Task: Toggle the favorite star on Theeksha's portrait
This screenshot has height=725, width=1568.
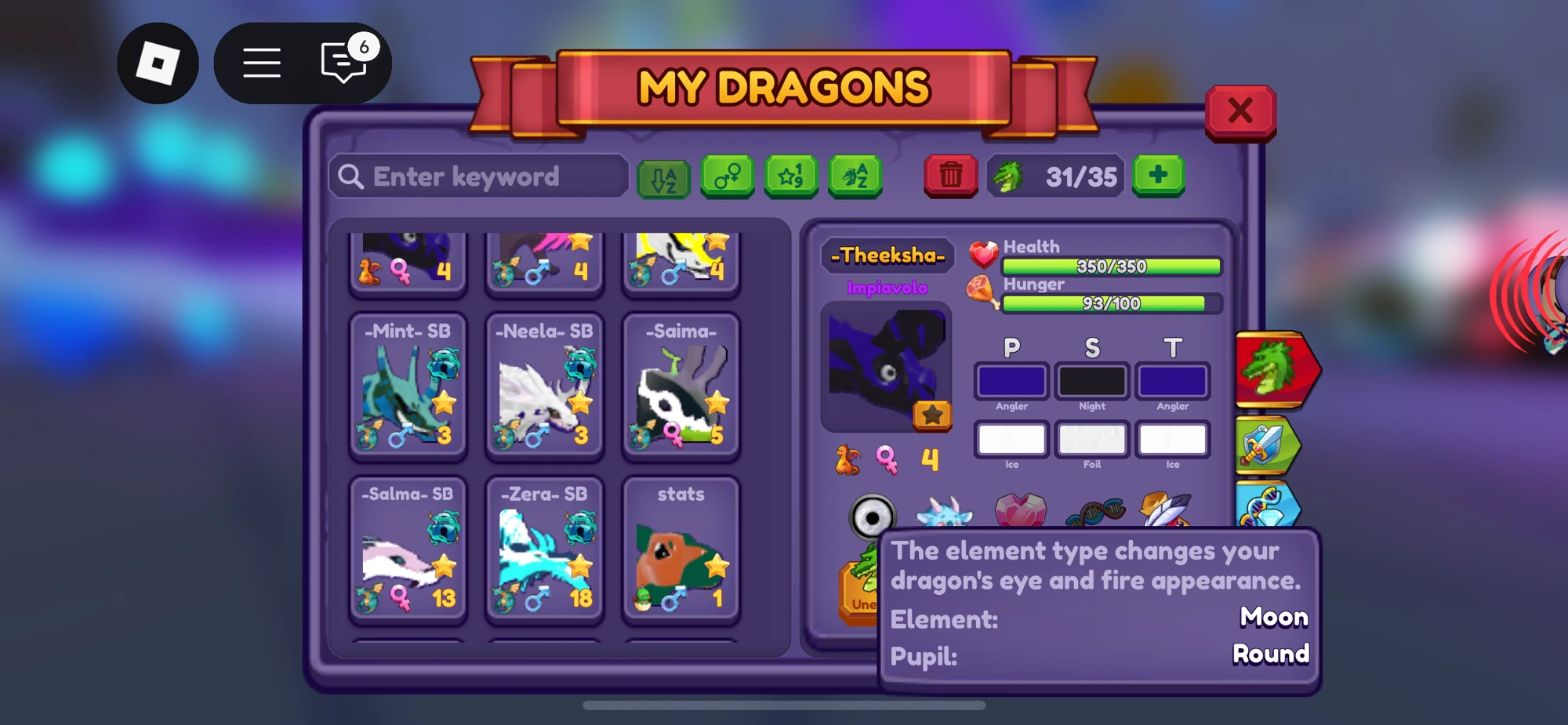Action: (933, 417)
